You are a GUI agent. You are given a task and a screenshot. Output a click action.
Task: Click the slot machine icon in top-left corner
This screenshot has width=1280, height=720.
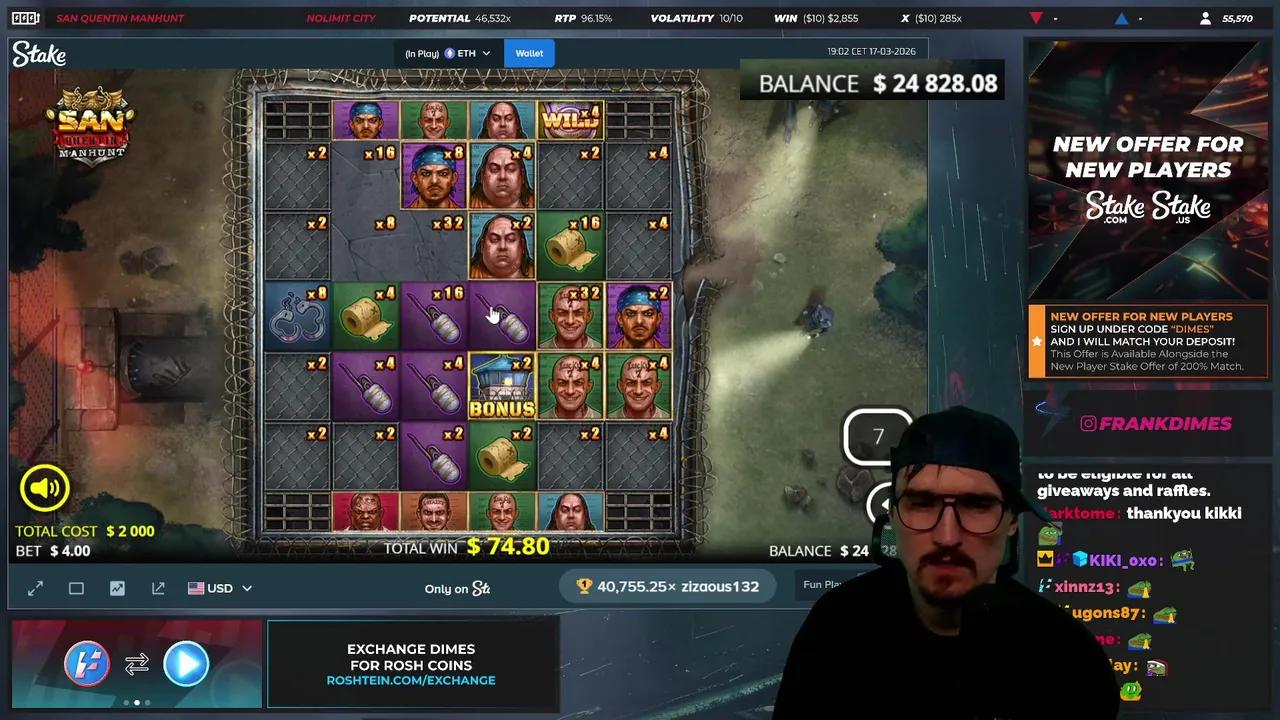[x=22, y=17]
